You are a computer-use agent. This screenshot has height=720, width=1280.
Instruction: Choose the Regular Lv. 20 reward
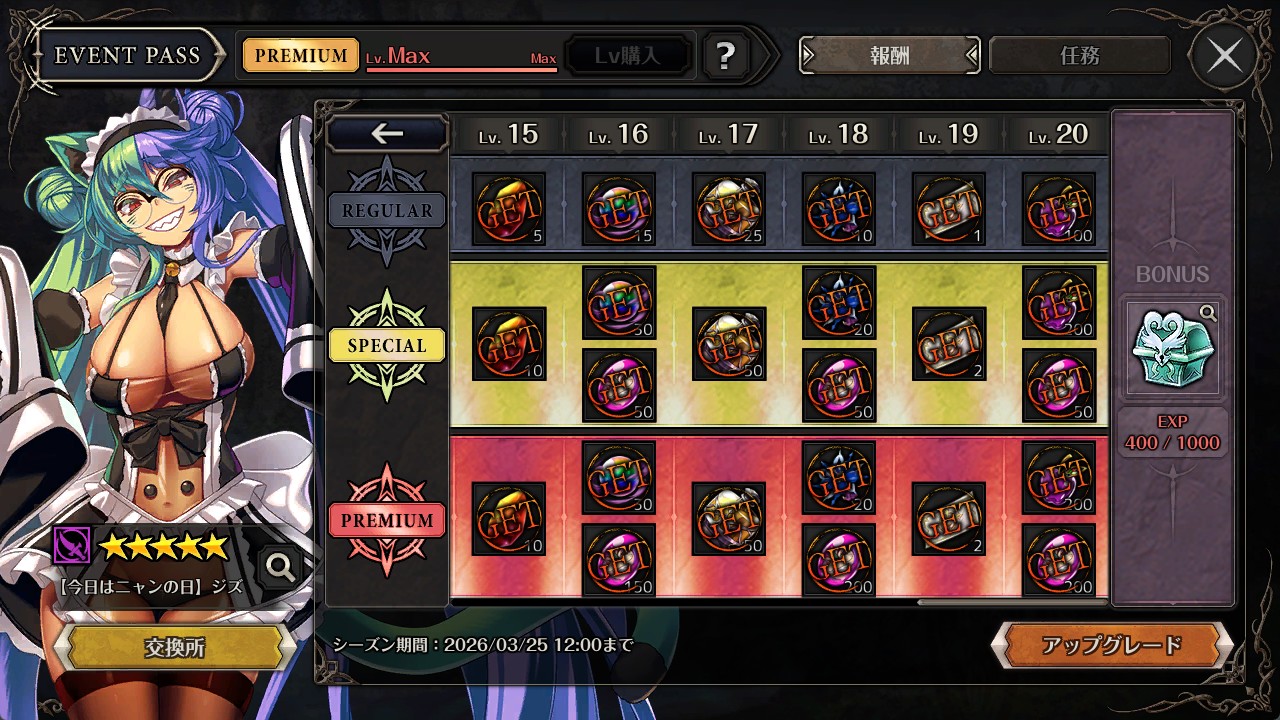coord(1059,209)
